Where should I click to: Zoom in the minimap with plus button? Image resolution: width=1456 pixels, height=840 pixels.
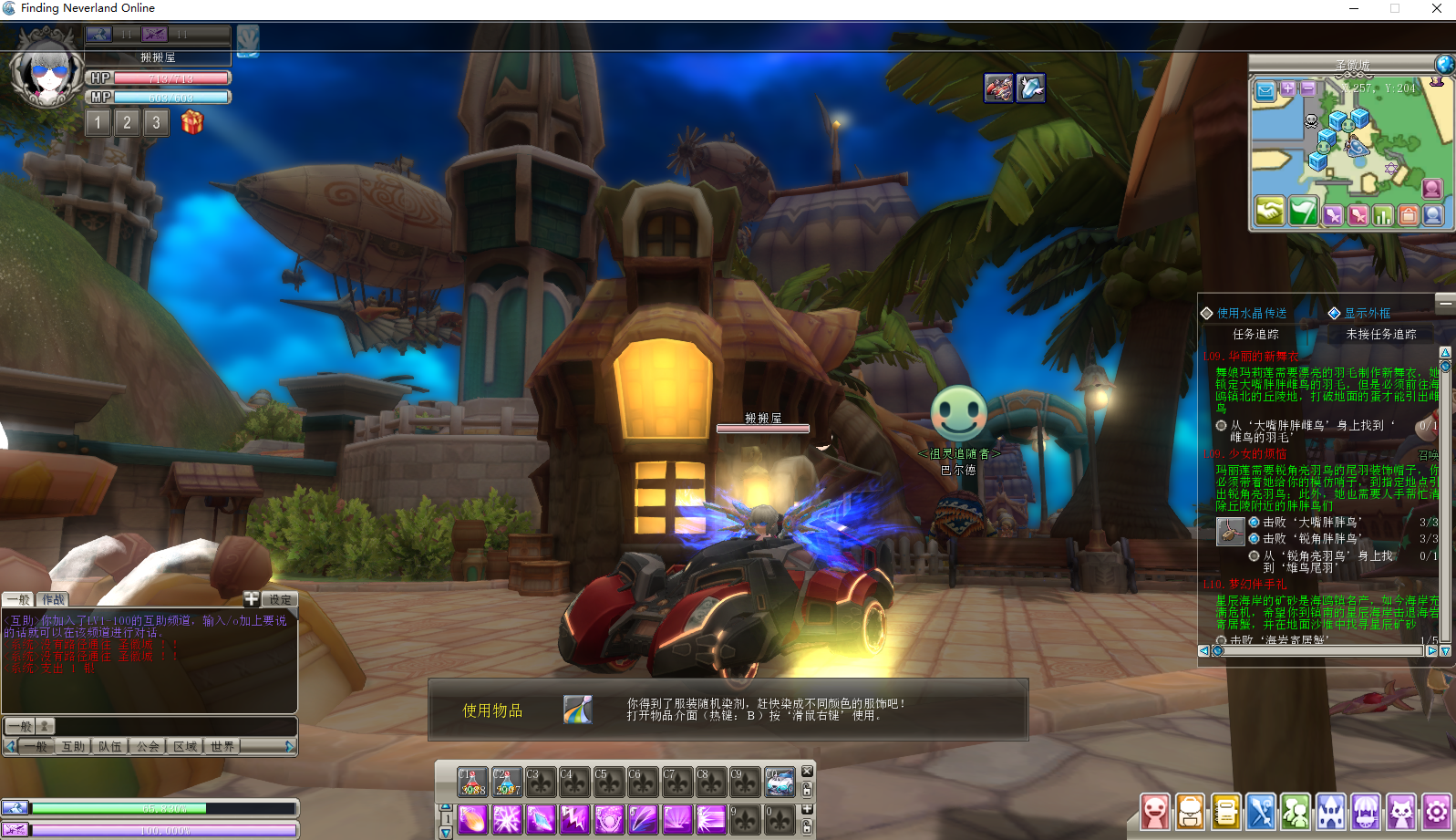click(1288, 88)
